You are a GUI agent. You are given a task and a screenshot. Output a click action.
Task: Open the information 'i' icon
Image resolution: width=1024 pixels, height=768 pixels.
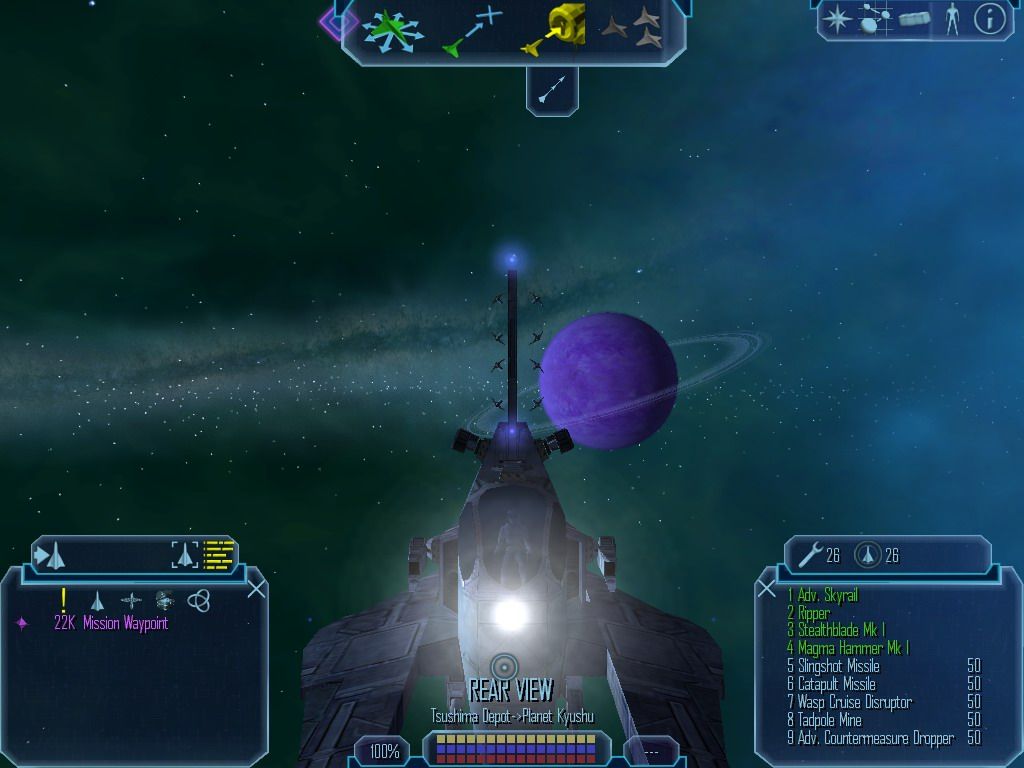(x=989, y=19)
